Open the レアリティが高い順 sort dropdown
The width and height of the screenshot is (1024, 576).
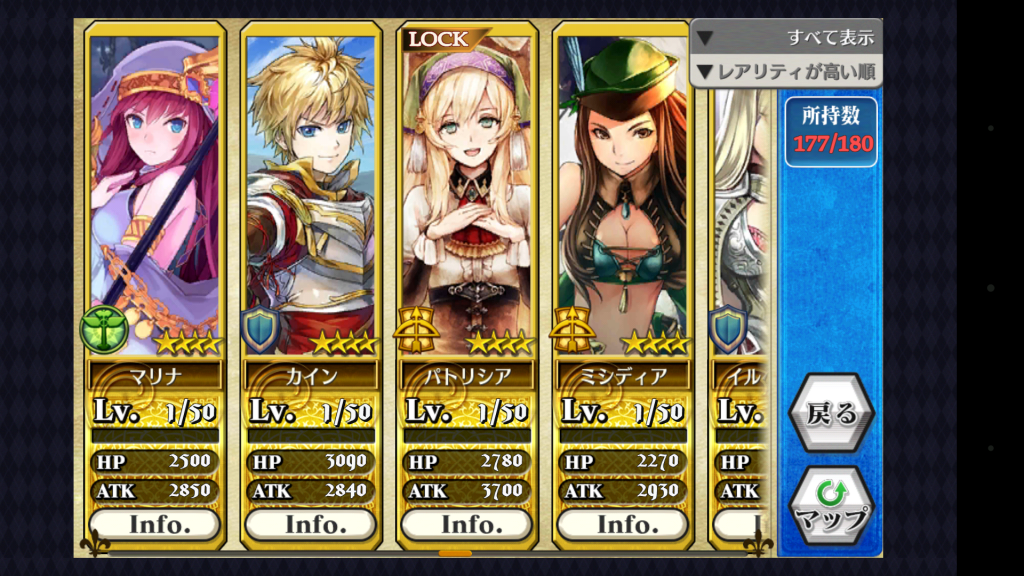click(x=786, y=71)
